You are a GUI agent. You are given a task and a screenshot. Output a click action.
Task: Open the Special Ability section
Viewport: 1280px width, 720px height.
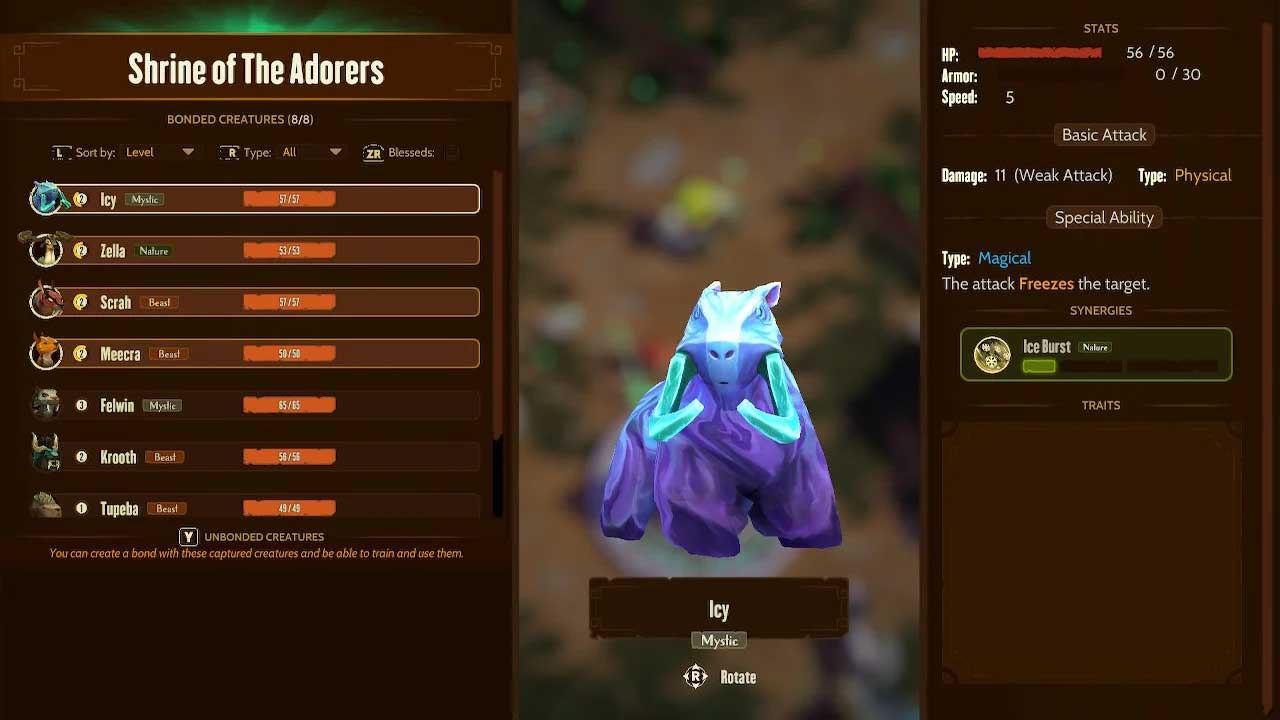(x=1104, y=217)
